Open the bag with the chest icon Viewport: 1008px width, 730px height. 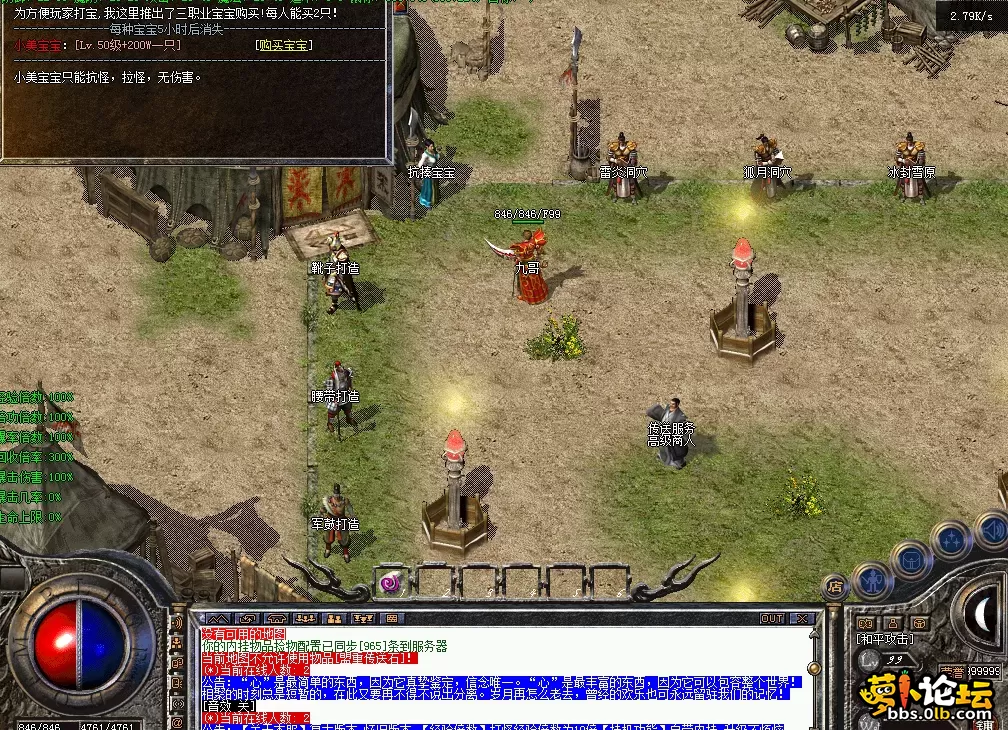pos(909,559)
